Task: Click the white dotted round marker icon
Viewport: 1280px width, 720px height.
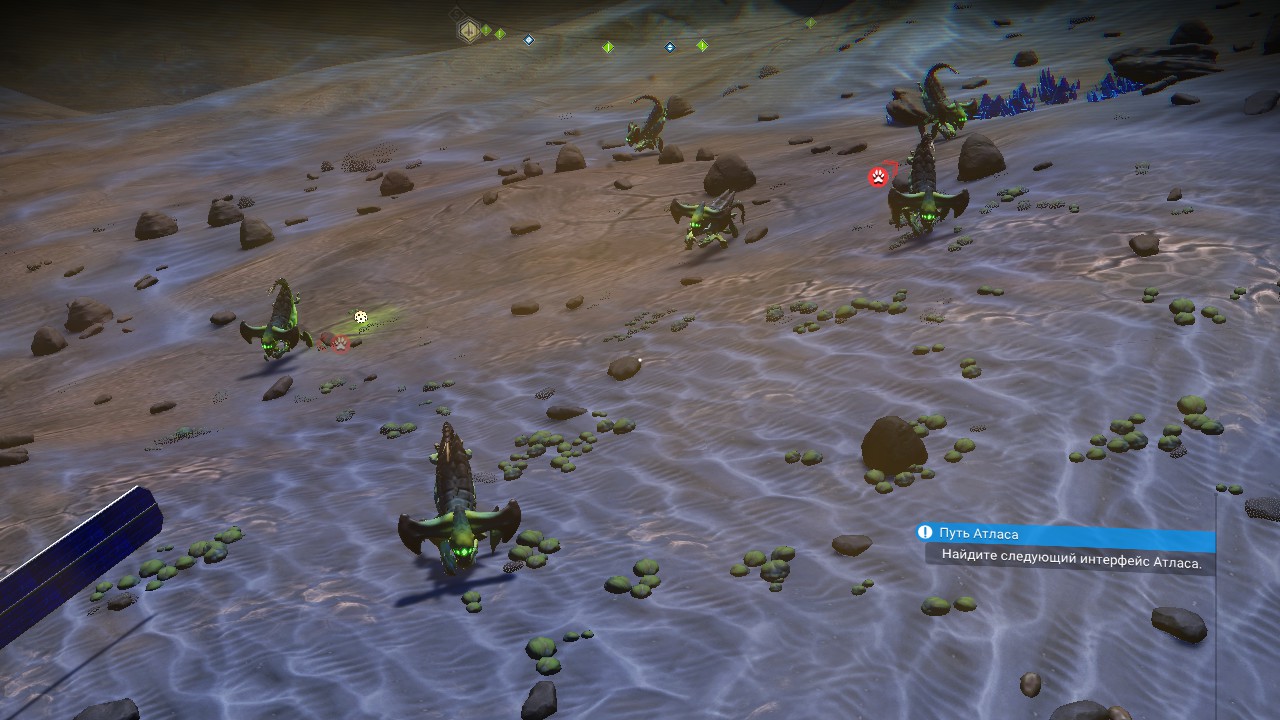Action: point(361,318)
